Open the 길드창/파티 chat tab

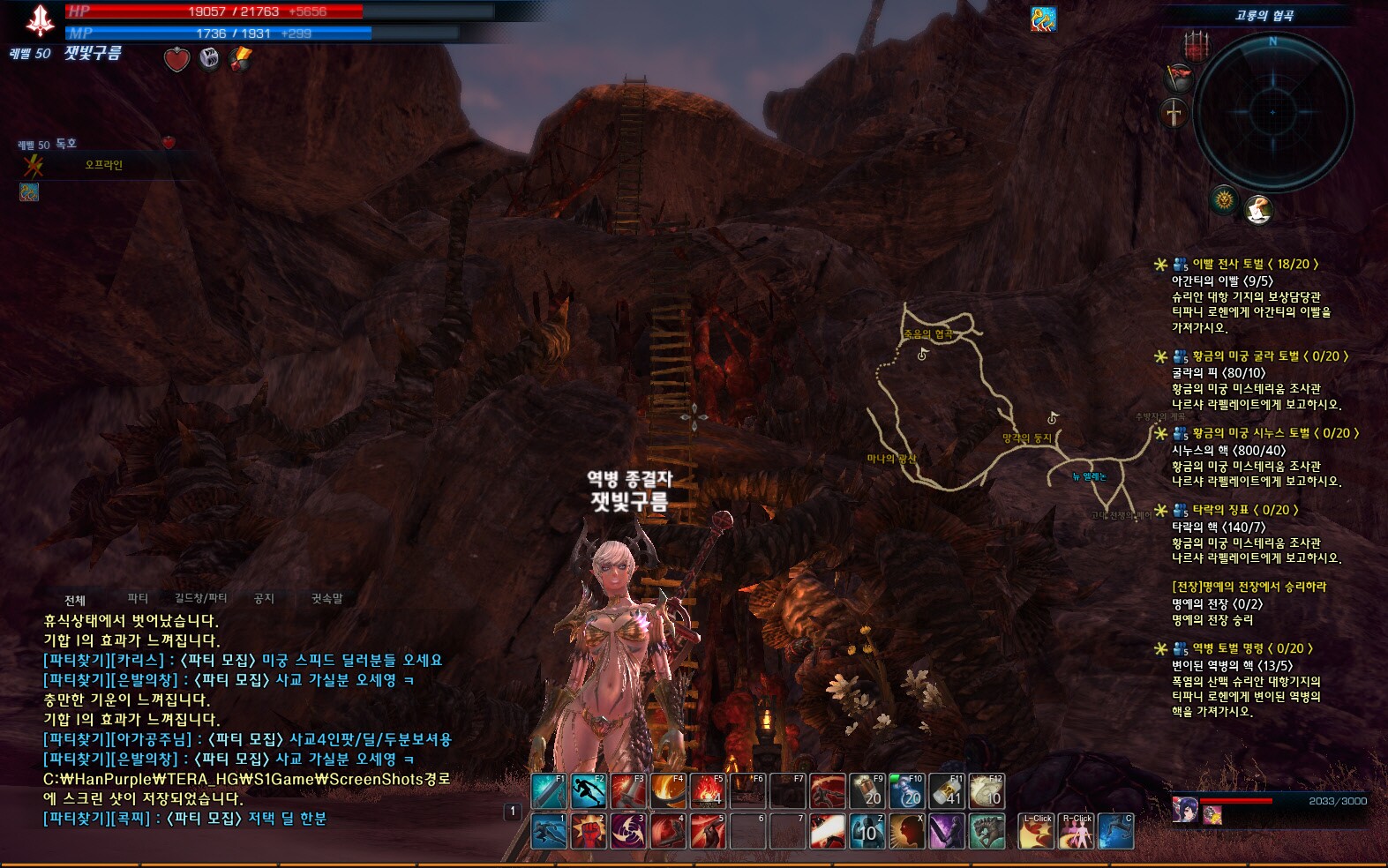tap(200, 599)
